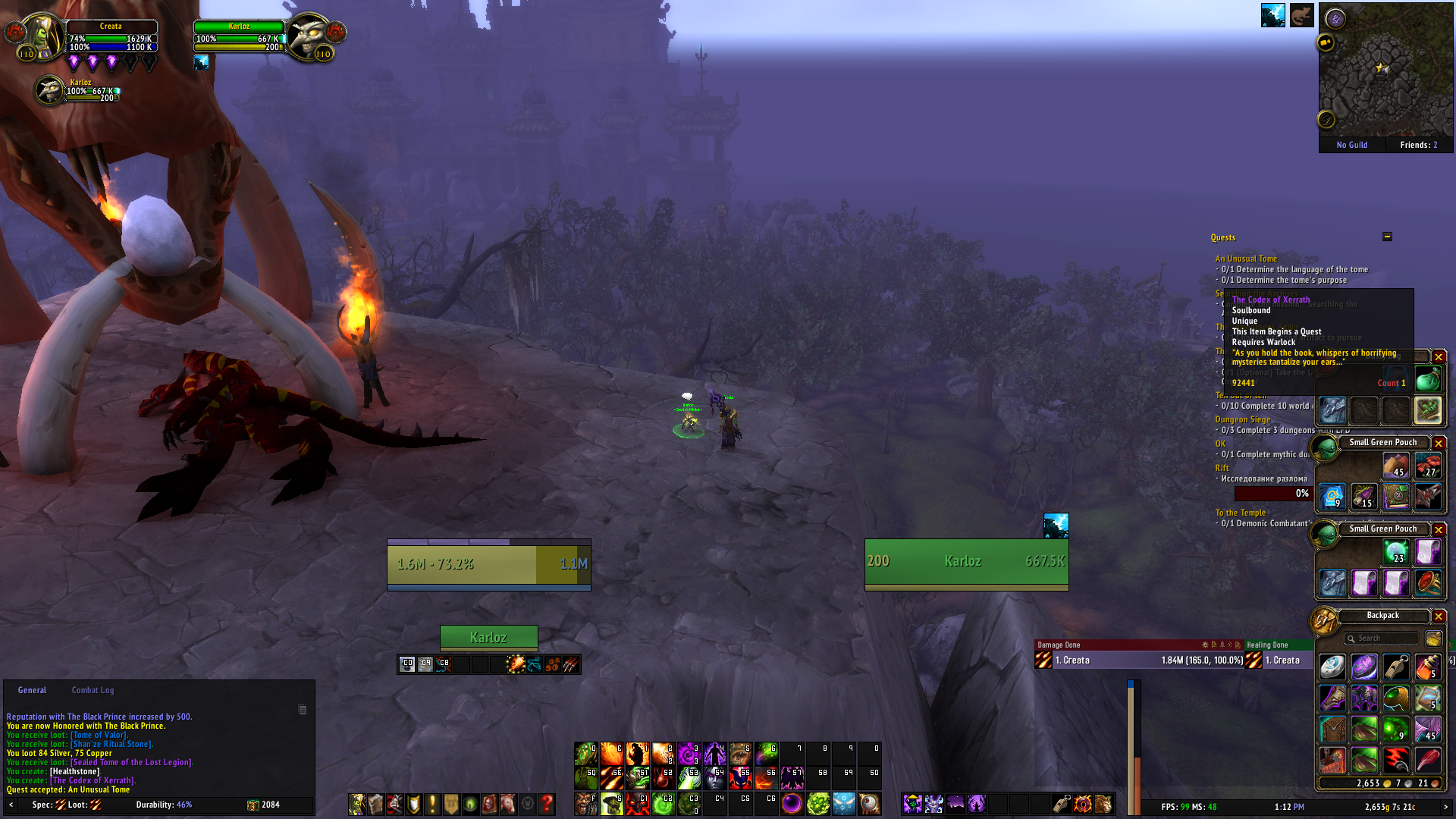Use the Hearthstone in the Backpack
1456x819 pixels.
click(1332, 667)
